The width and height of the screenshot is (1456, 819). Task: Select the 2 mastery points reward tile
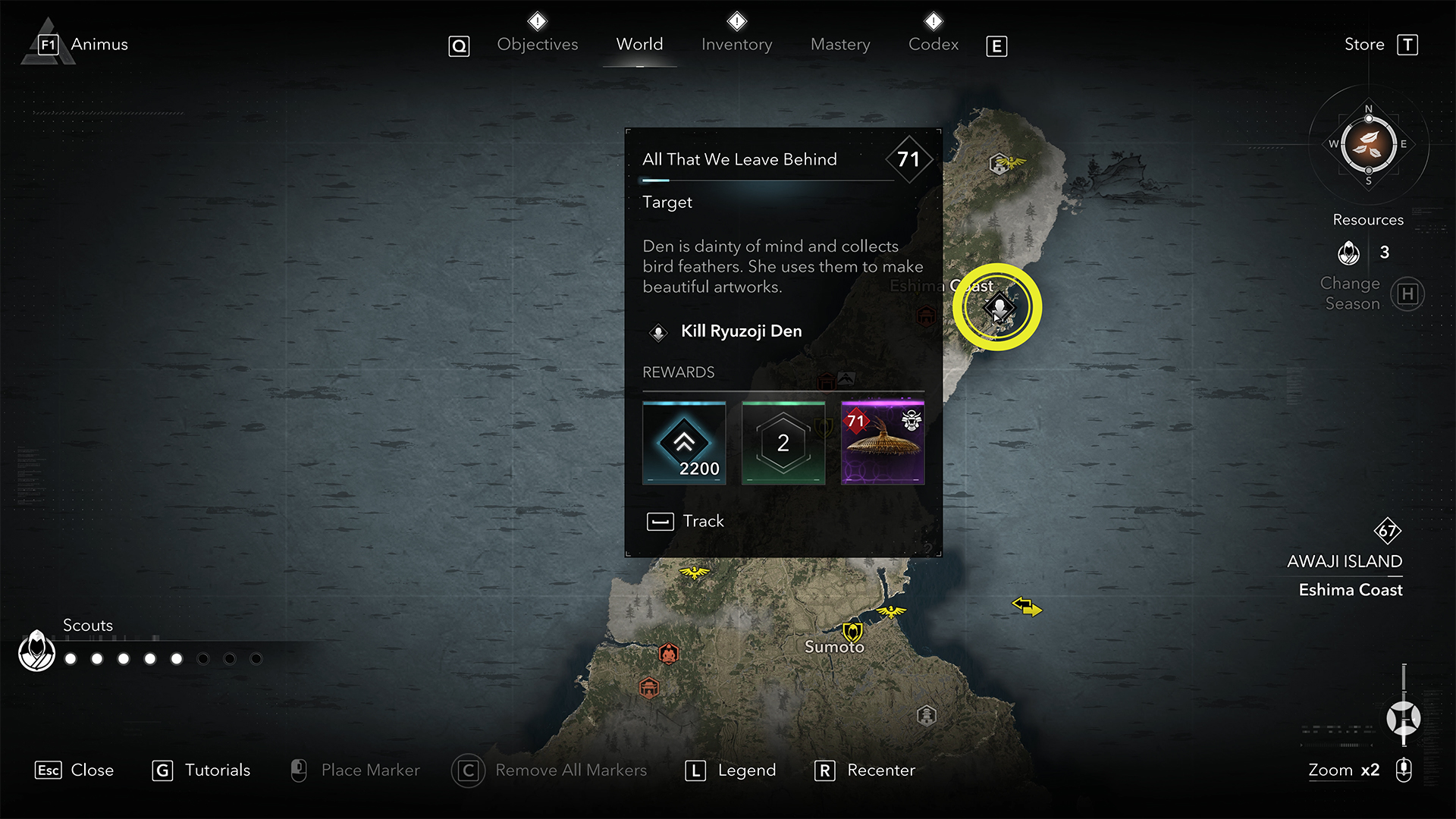(x=783, y=443)
